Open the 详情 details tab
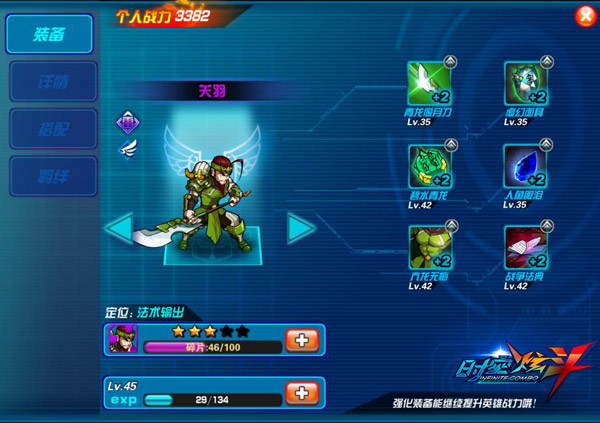 pyautogui.click(x=53, y=81)
